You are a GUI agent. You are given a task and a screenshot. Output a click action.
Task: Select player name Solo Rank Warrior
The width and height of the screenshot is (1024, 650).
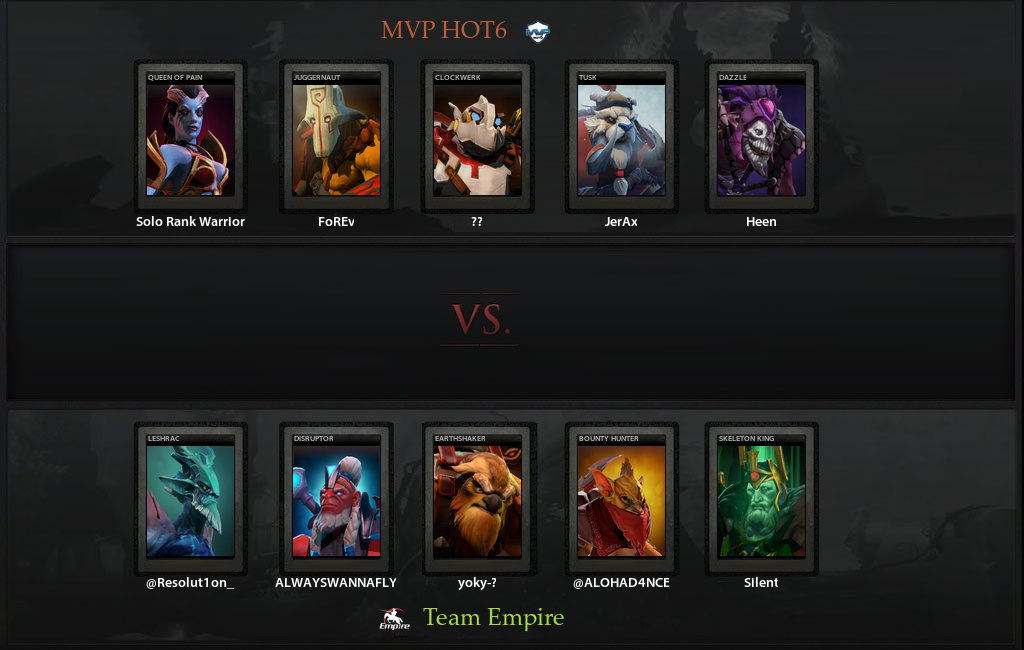190,222
